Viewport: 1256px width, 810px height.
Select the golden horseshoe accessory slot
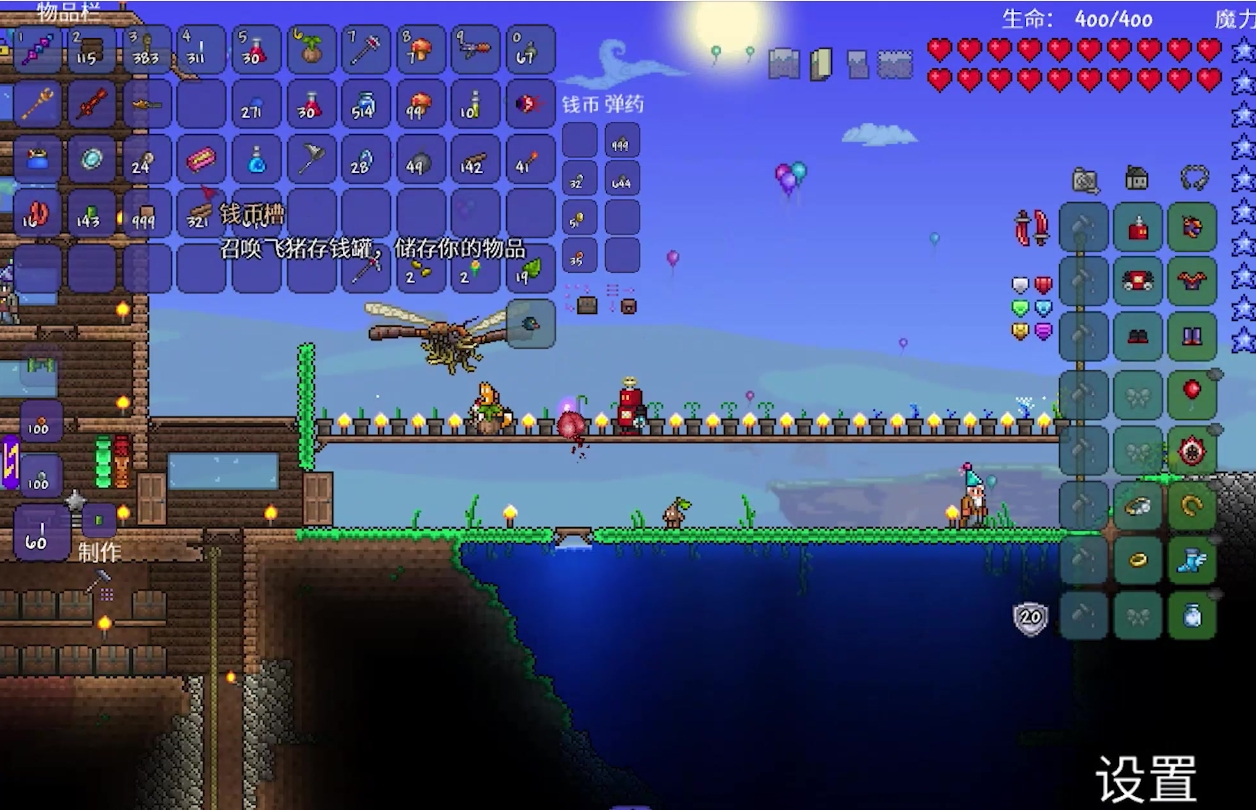(x=1192, y=506)
